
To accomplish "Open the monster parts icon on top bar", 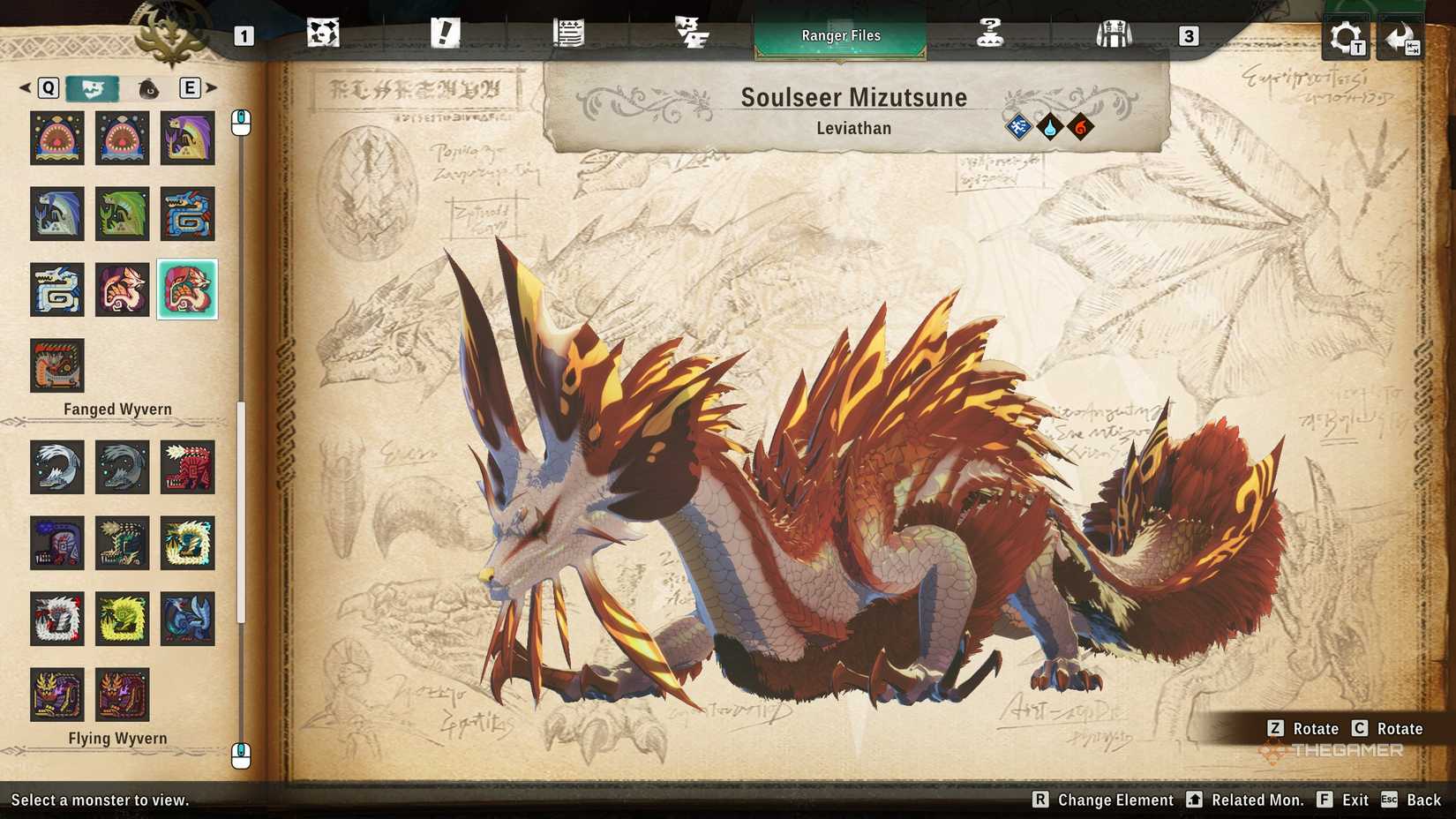I will click(693, 33).
